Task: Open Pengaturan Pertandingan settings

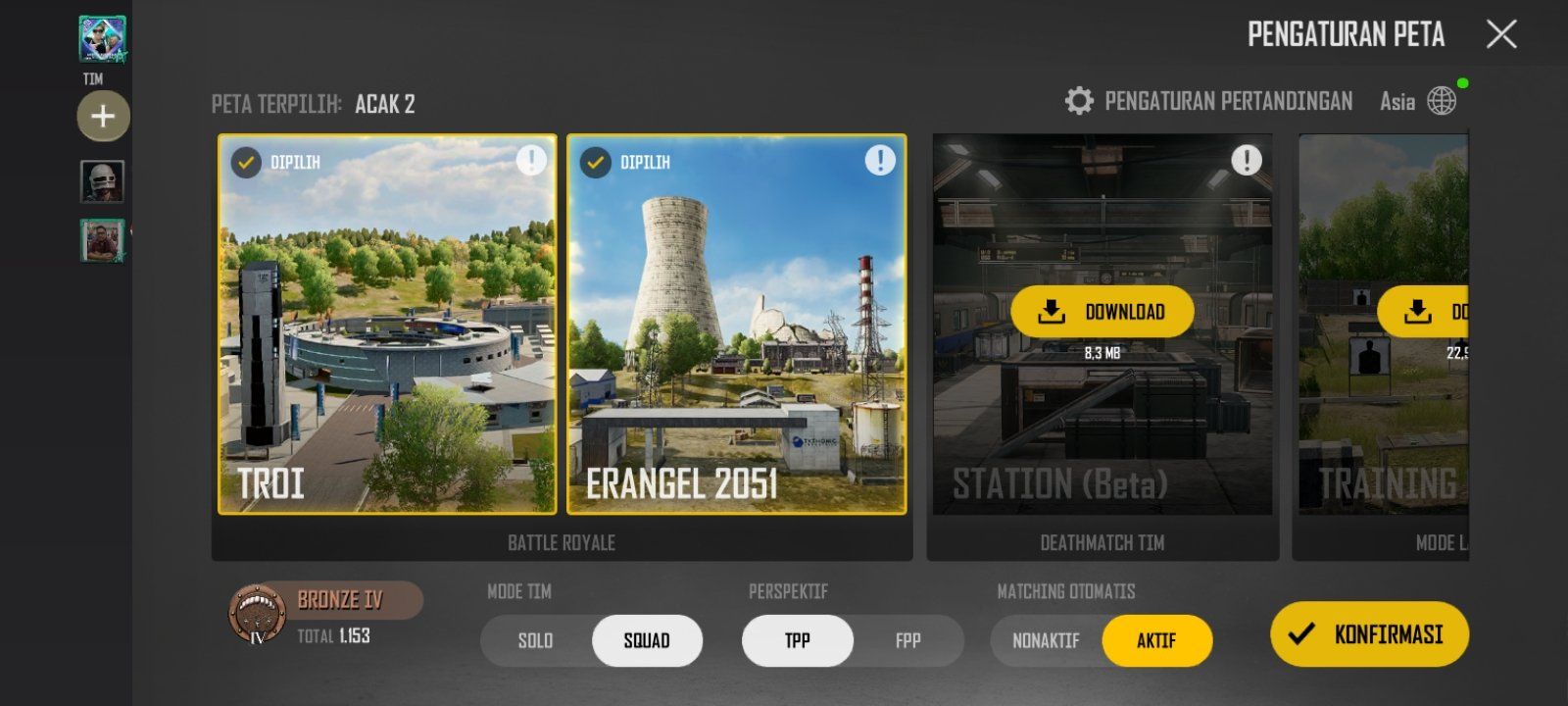Action: pyautogui.click(x=1209, y=101)
